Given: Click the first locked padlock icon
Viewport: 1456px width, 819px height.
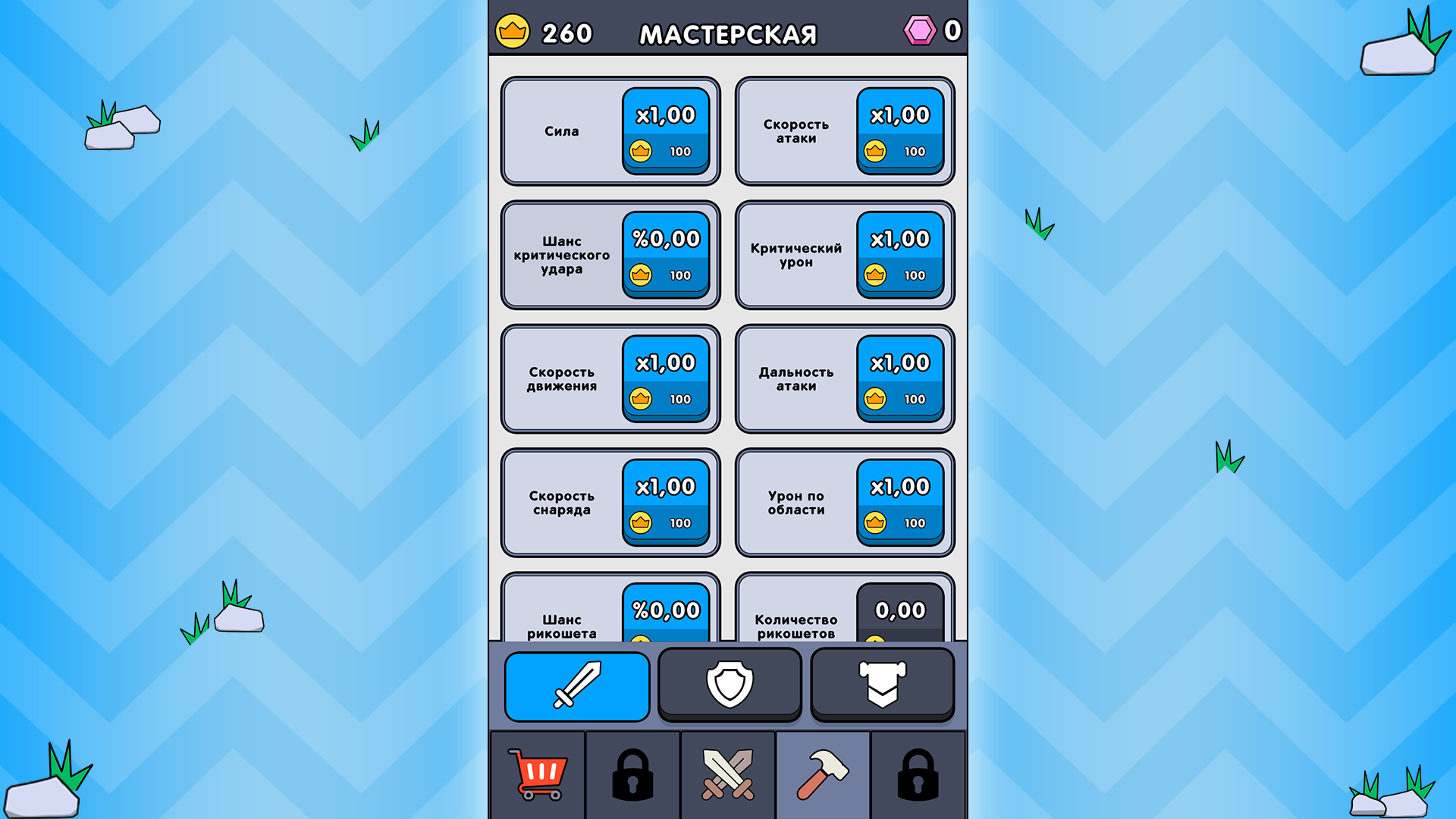Looking at the screenshot, I should coord(633,773).
